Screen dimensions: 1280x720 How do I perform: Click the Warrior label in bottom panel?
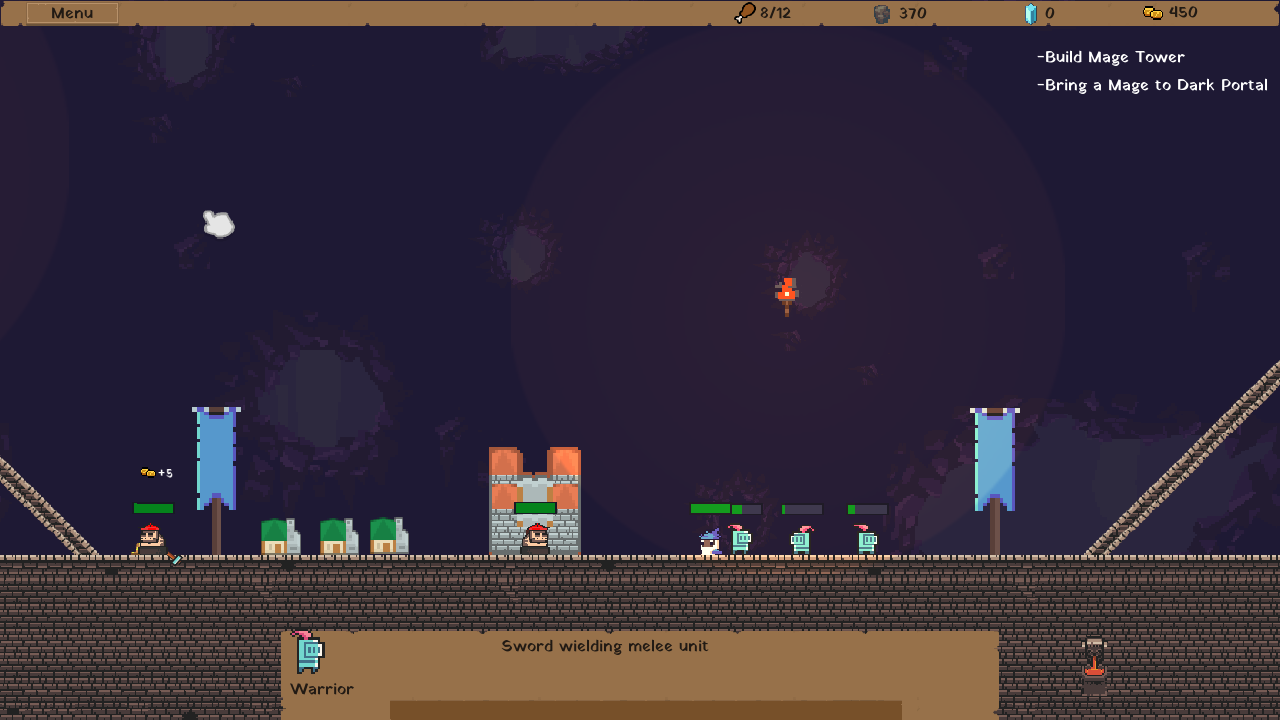click(322, 689)
